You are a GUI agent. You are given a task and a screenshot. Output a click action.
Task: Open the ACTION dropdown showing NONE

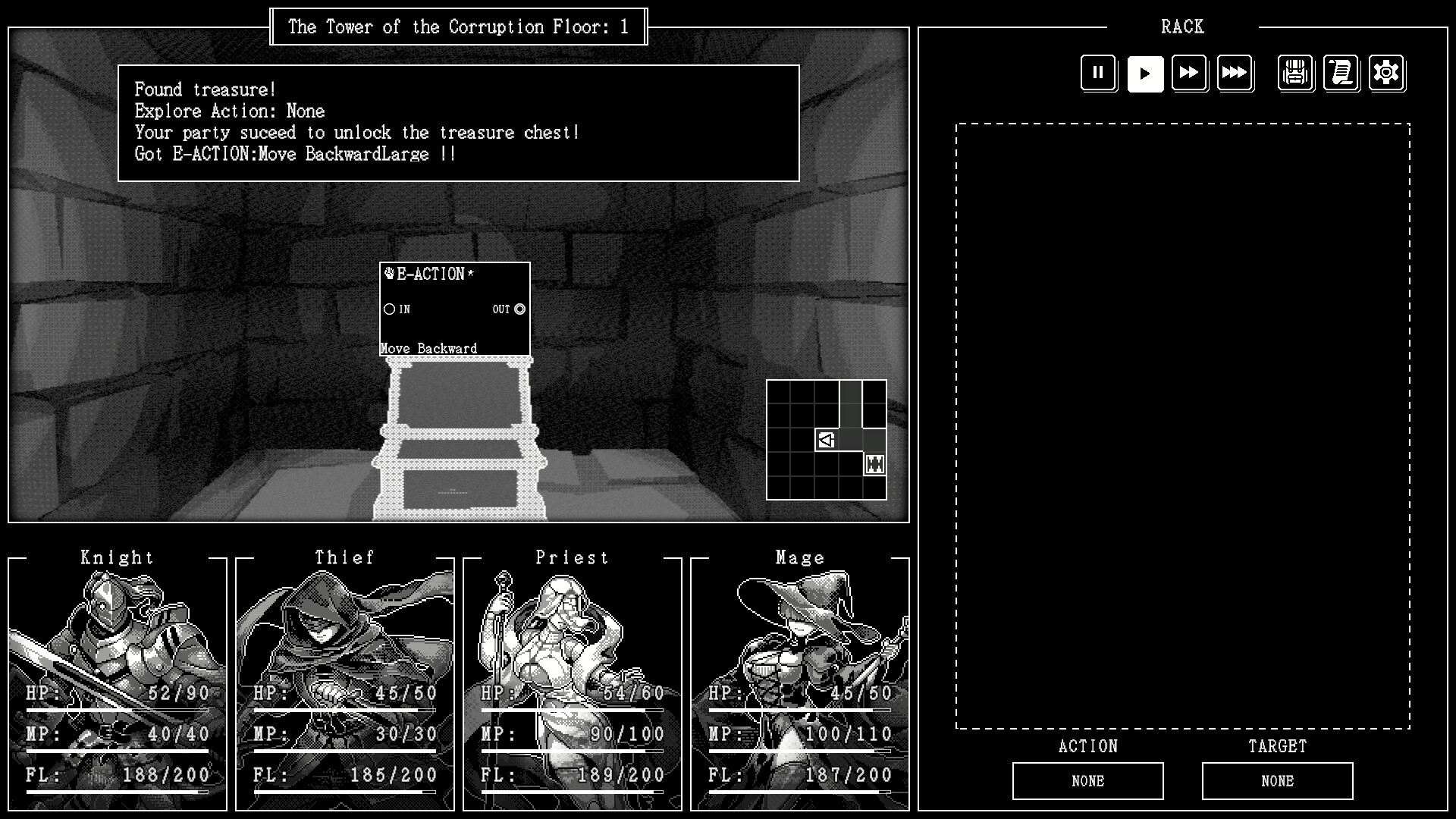point(1087,780)
